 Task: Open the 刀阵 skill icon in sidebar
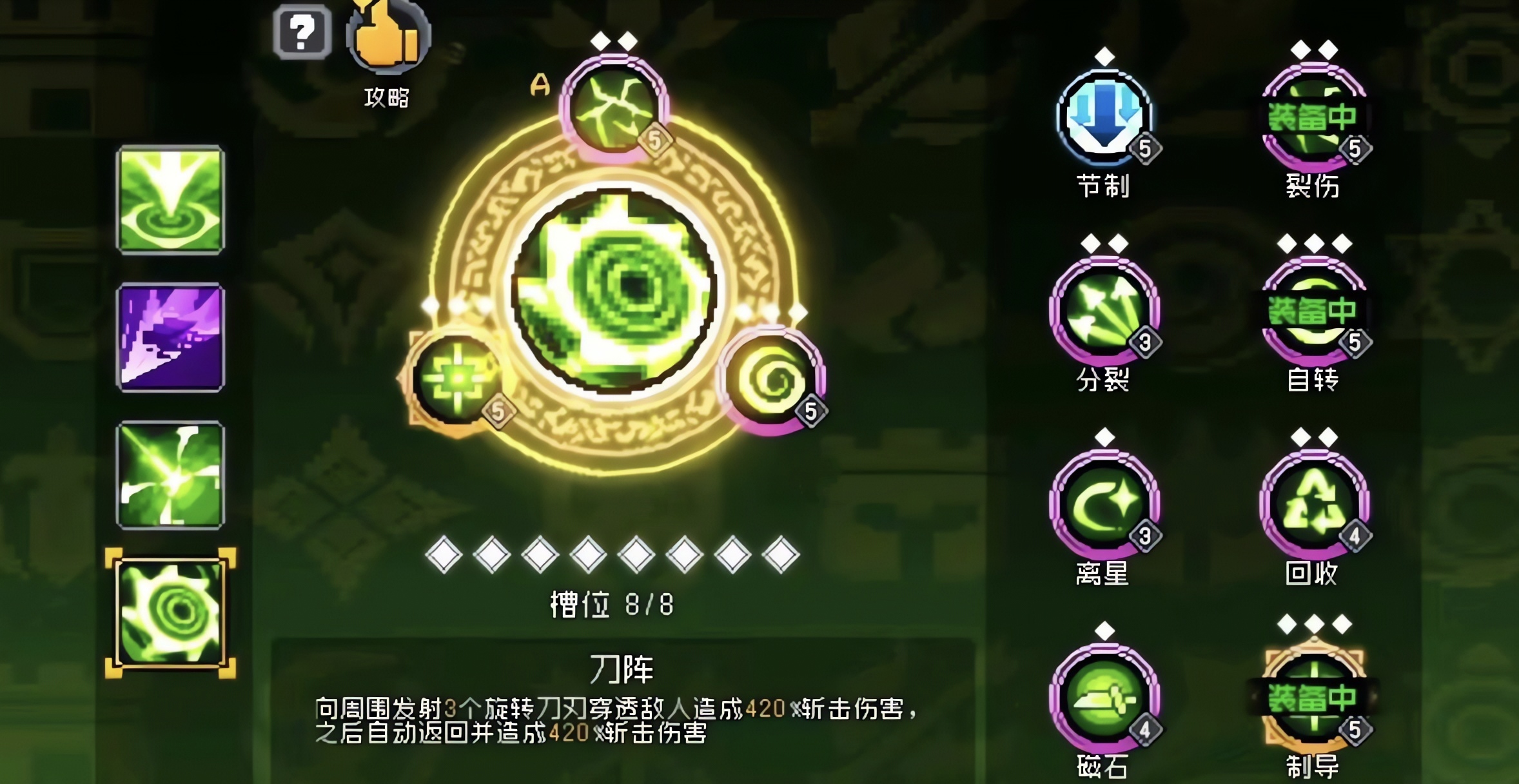[171, 611]
